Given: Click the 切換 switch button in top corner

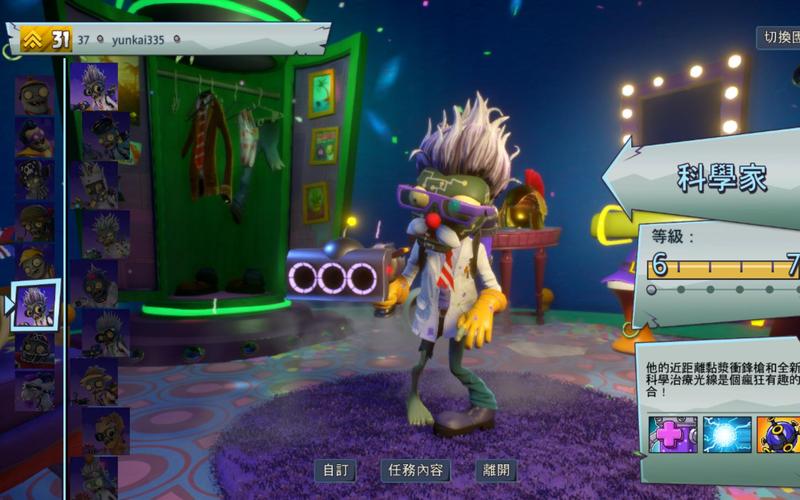Looking at the screenshot, I should (x=778, y=38).
